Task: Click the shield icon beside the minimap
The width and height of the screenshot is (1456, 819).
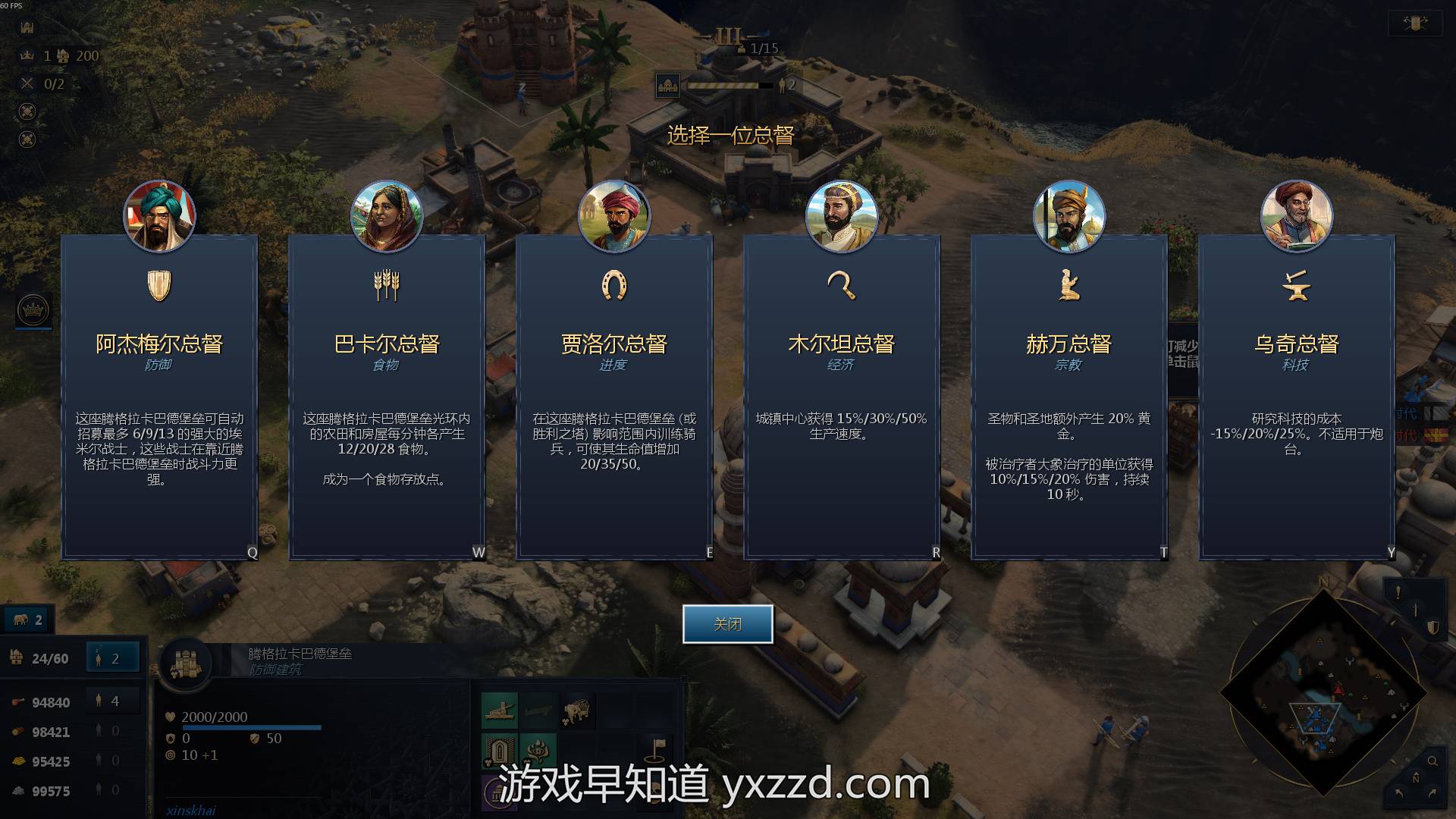Action: coord(1433,628)
